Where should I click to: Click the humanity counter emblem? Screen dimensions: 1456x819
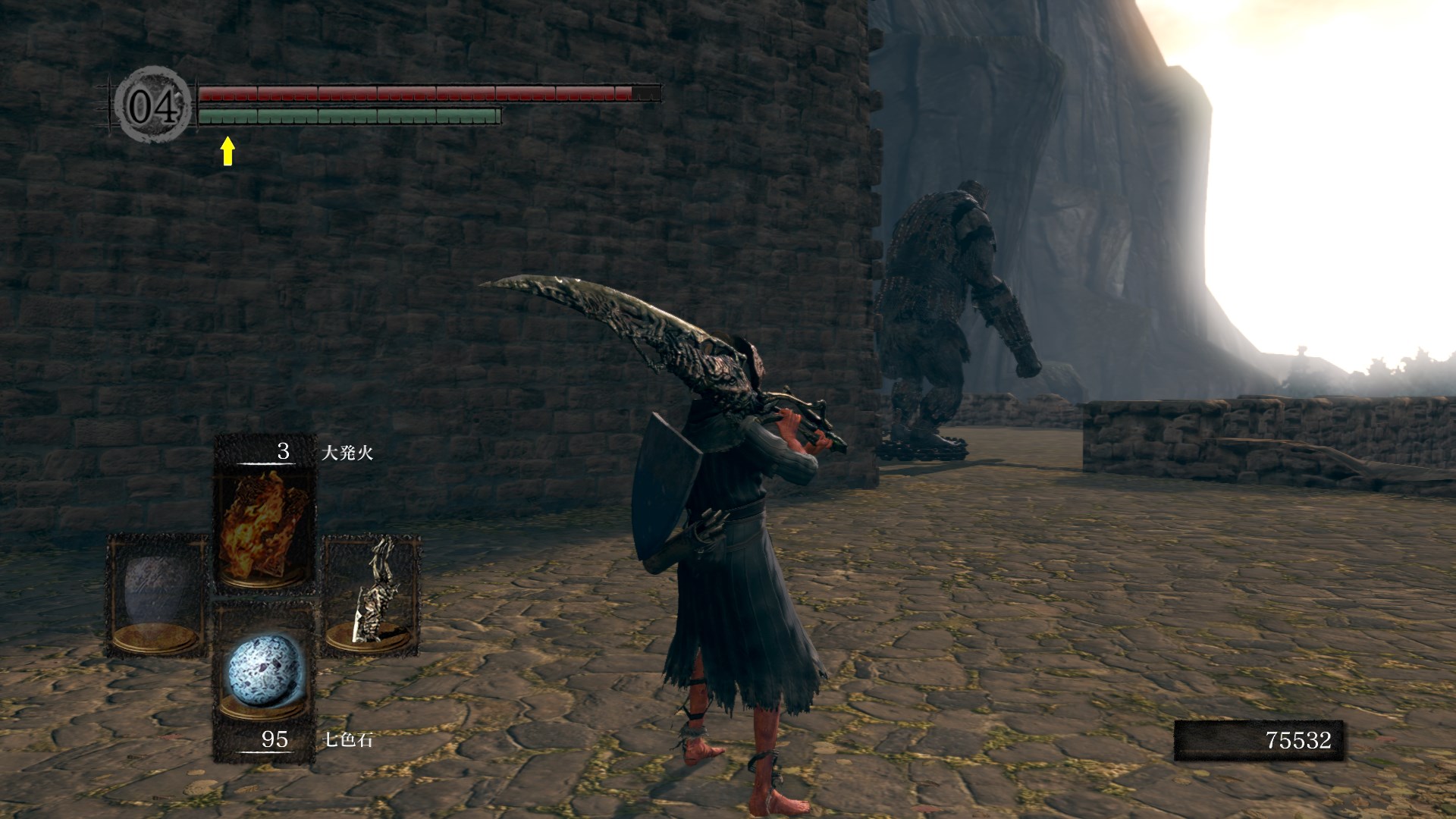pyautogui.click(x=152, y=106)
